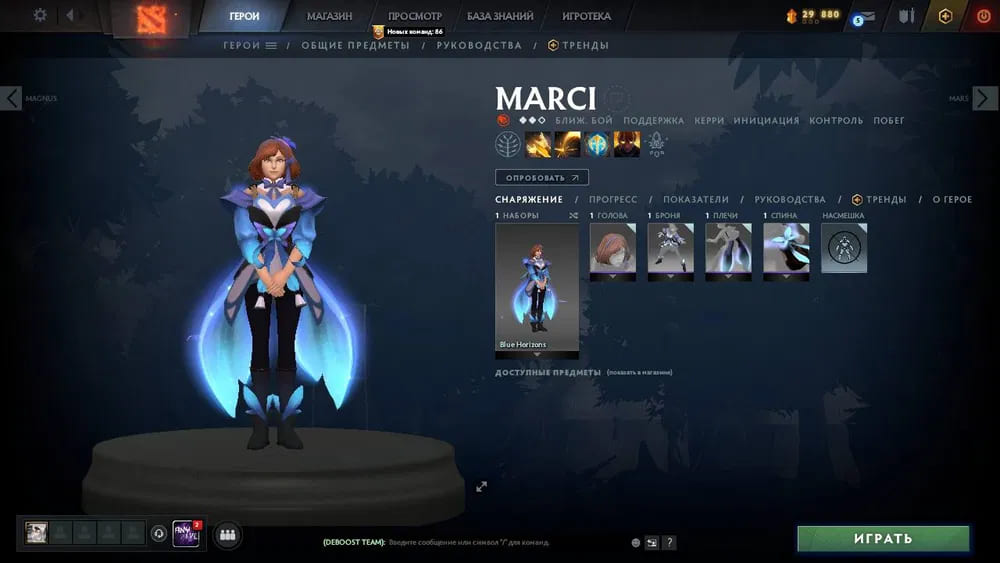The image size is (1000, 563).
Task: Open the База знаний tab
Action: point(500,16)
